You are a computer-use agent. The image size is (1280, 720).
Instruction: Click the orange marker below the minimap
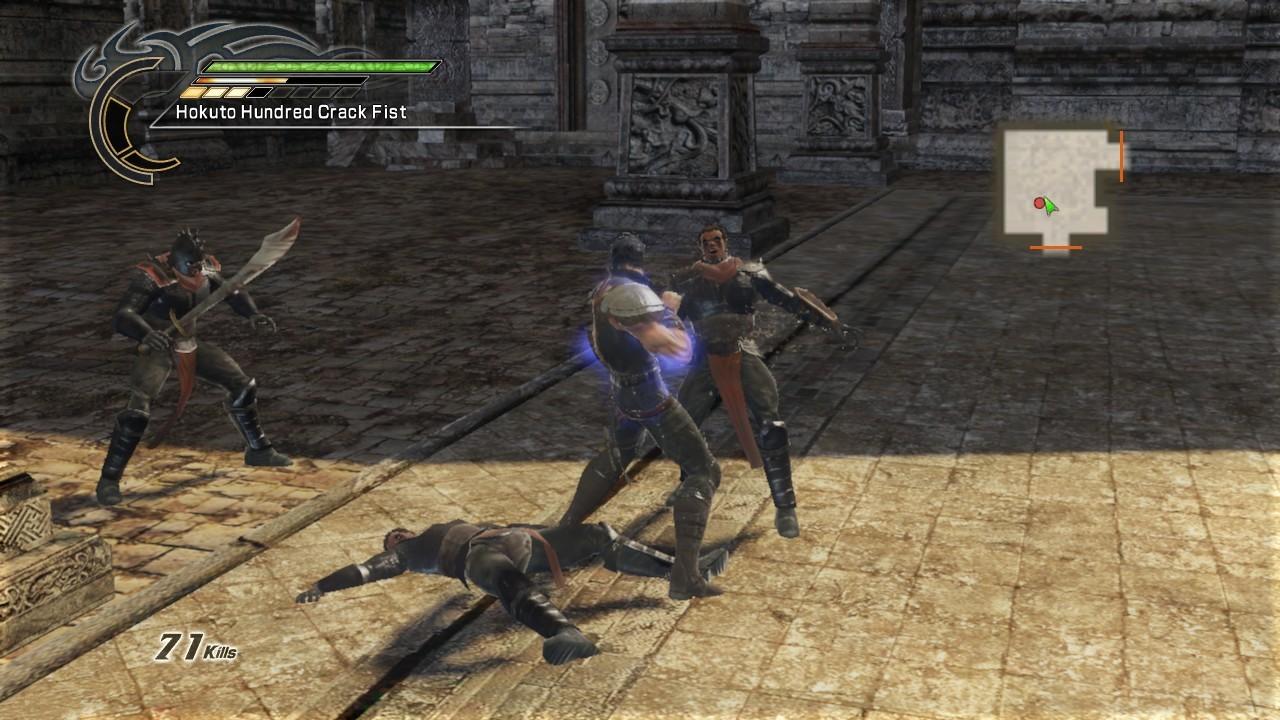click(1055, 248)
